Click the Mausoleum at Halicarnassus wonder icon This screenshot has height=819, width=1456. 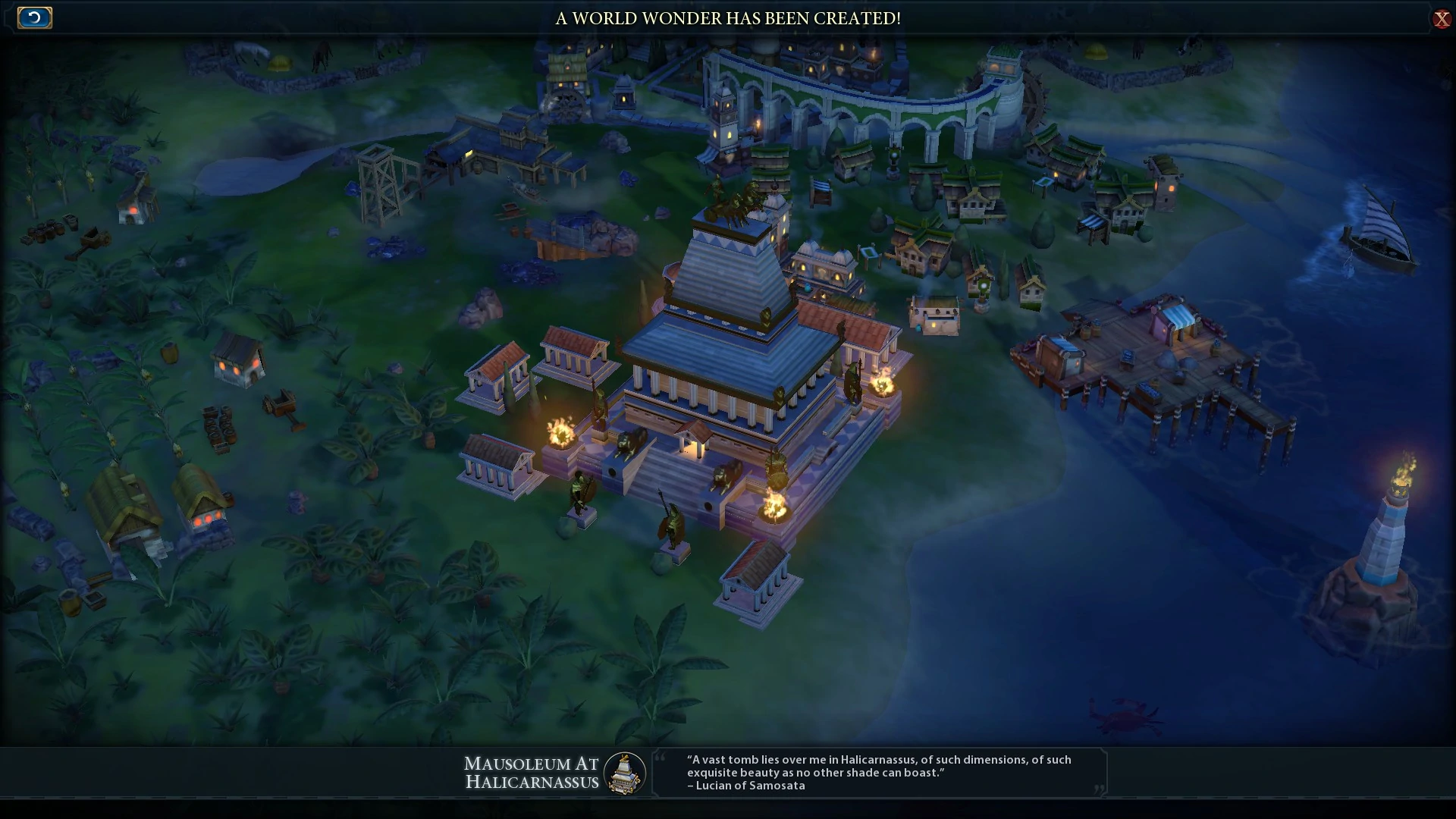pyautogui.click(x=624, y=773)
